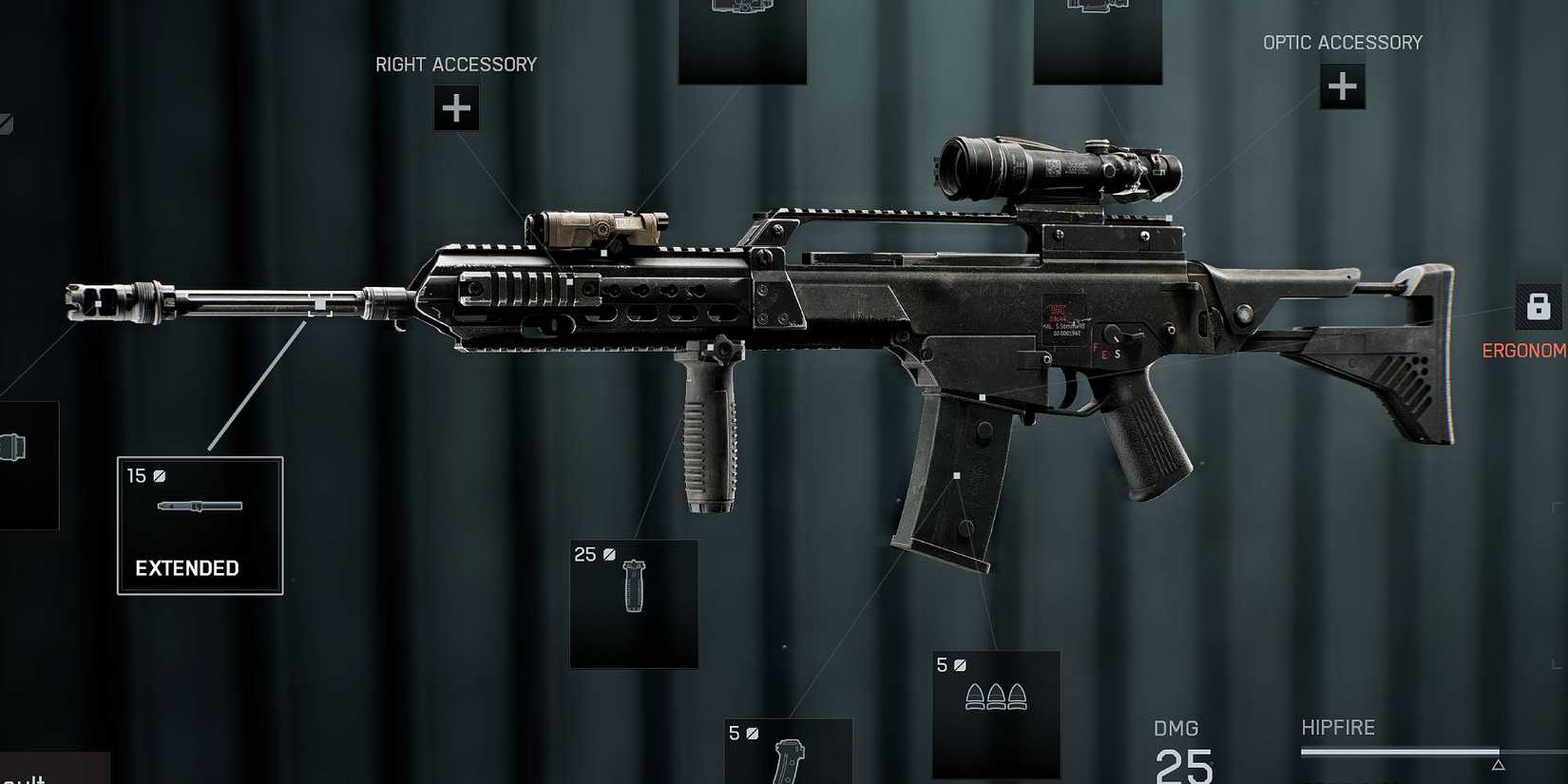The width and height of the screenshot is (1568, 784).
Task: Select the ammunition slot showing three bullets
Action: (997, 714)
